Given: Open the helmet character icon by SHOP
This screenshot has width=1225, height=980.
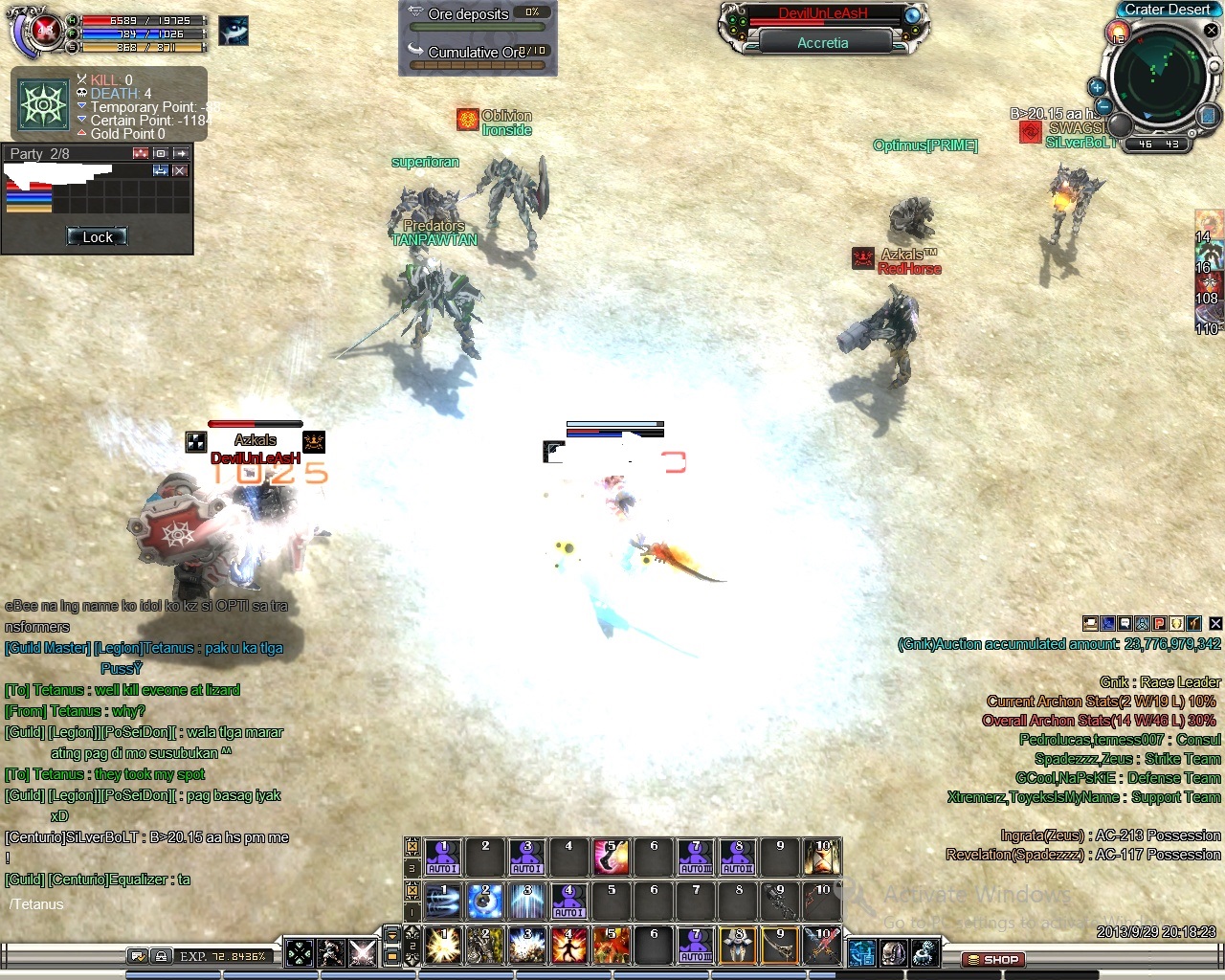Looking at the screenshot, I should [893, 953].
